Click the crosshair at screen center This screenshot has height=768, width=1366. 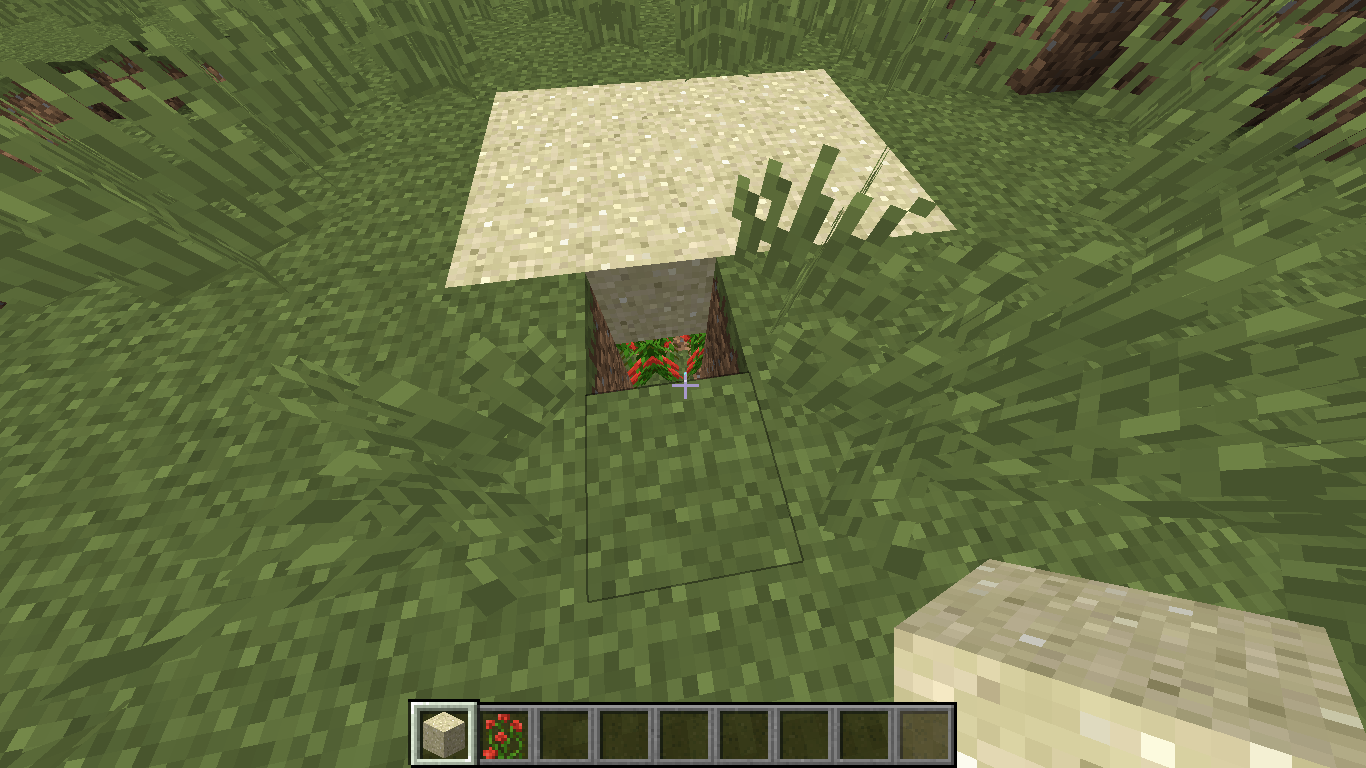683,386
